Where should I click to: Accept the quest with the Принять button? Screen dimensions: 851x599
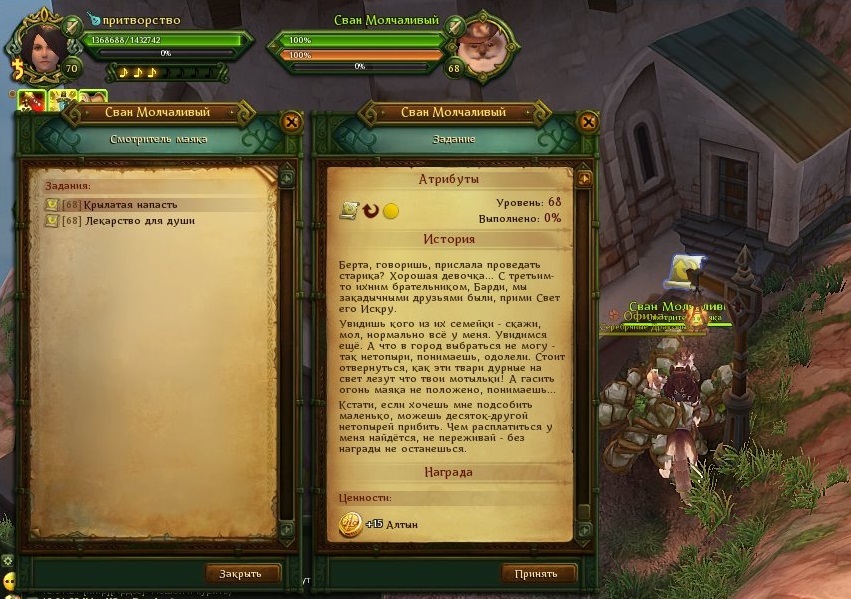tap(539, 573)
